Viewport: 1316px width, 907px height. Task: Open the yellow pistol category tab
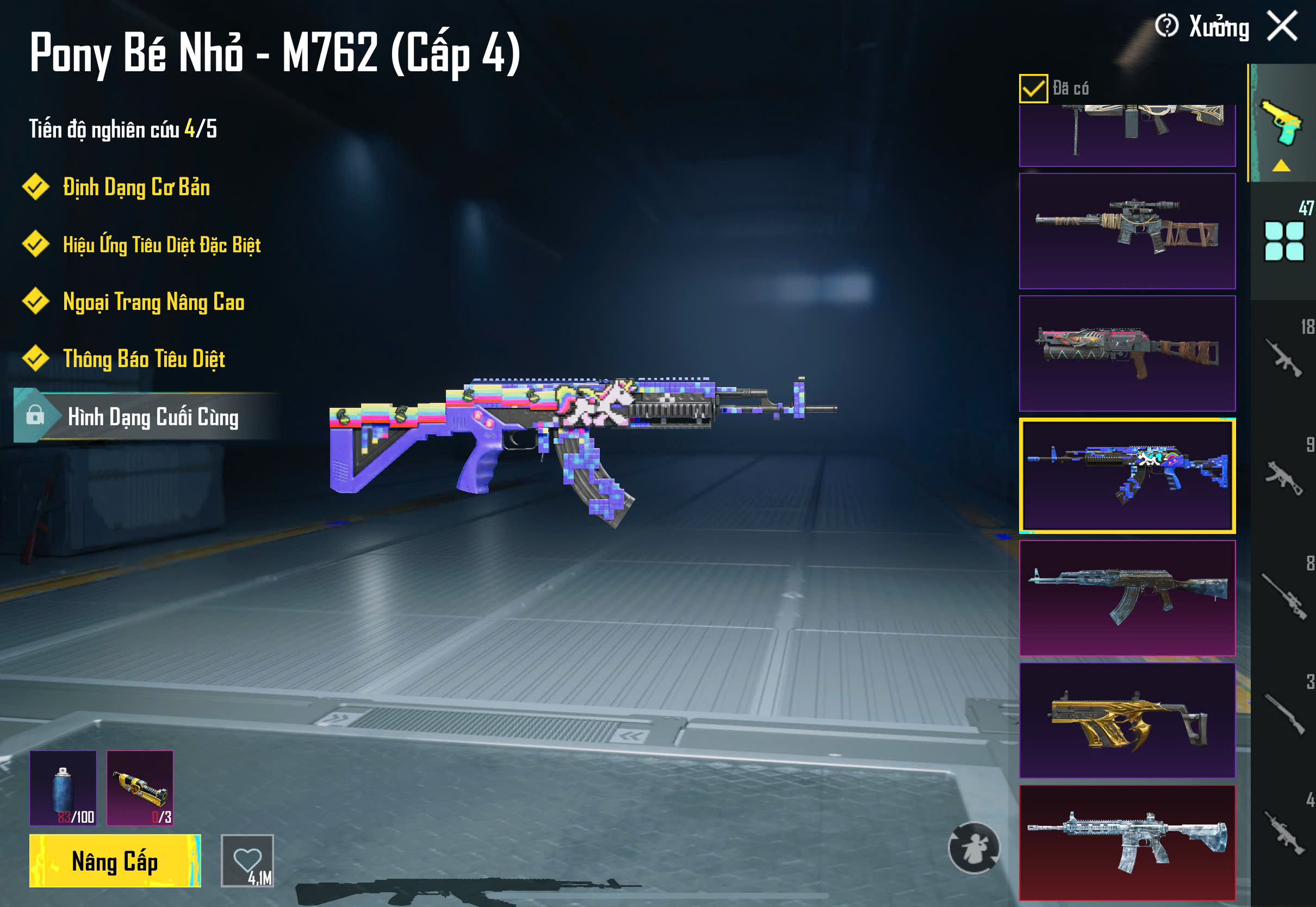[x=1282, y=123]
